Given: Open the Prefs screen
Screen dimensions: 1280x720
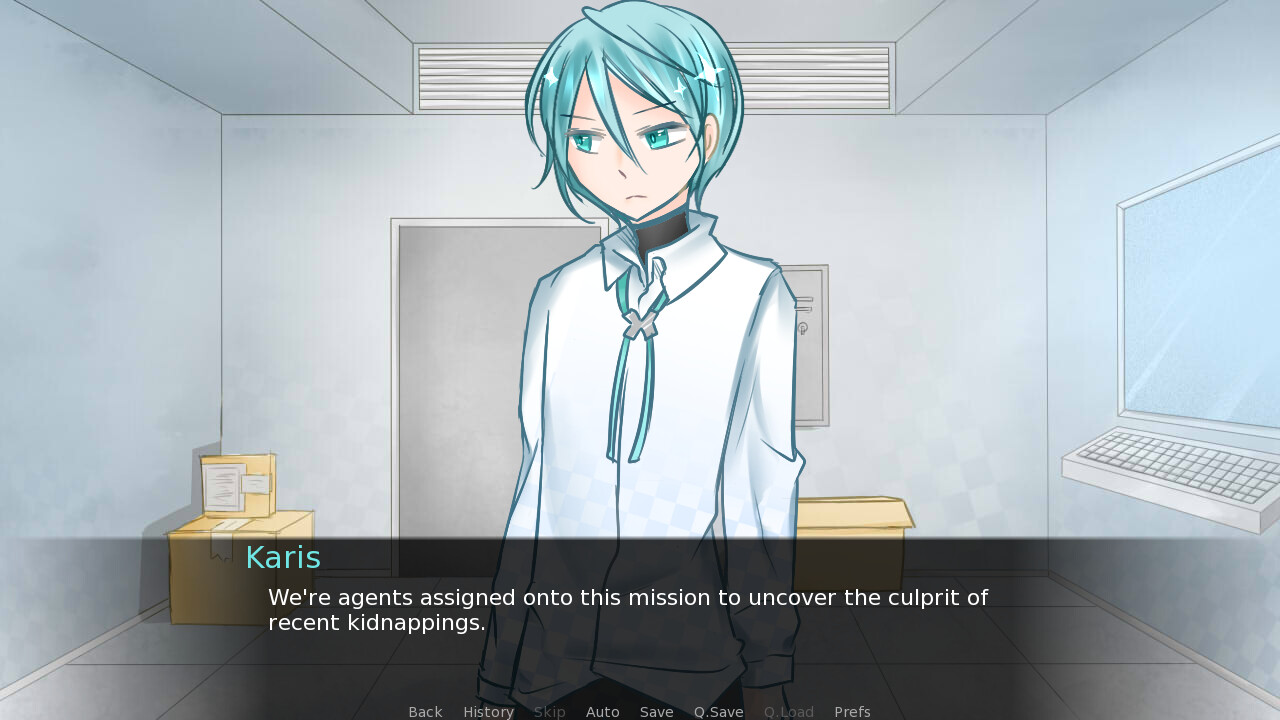Looking at the screenshot, I should (852, 712).
